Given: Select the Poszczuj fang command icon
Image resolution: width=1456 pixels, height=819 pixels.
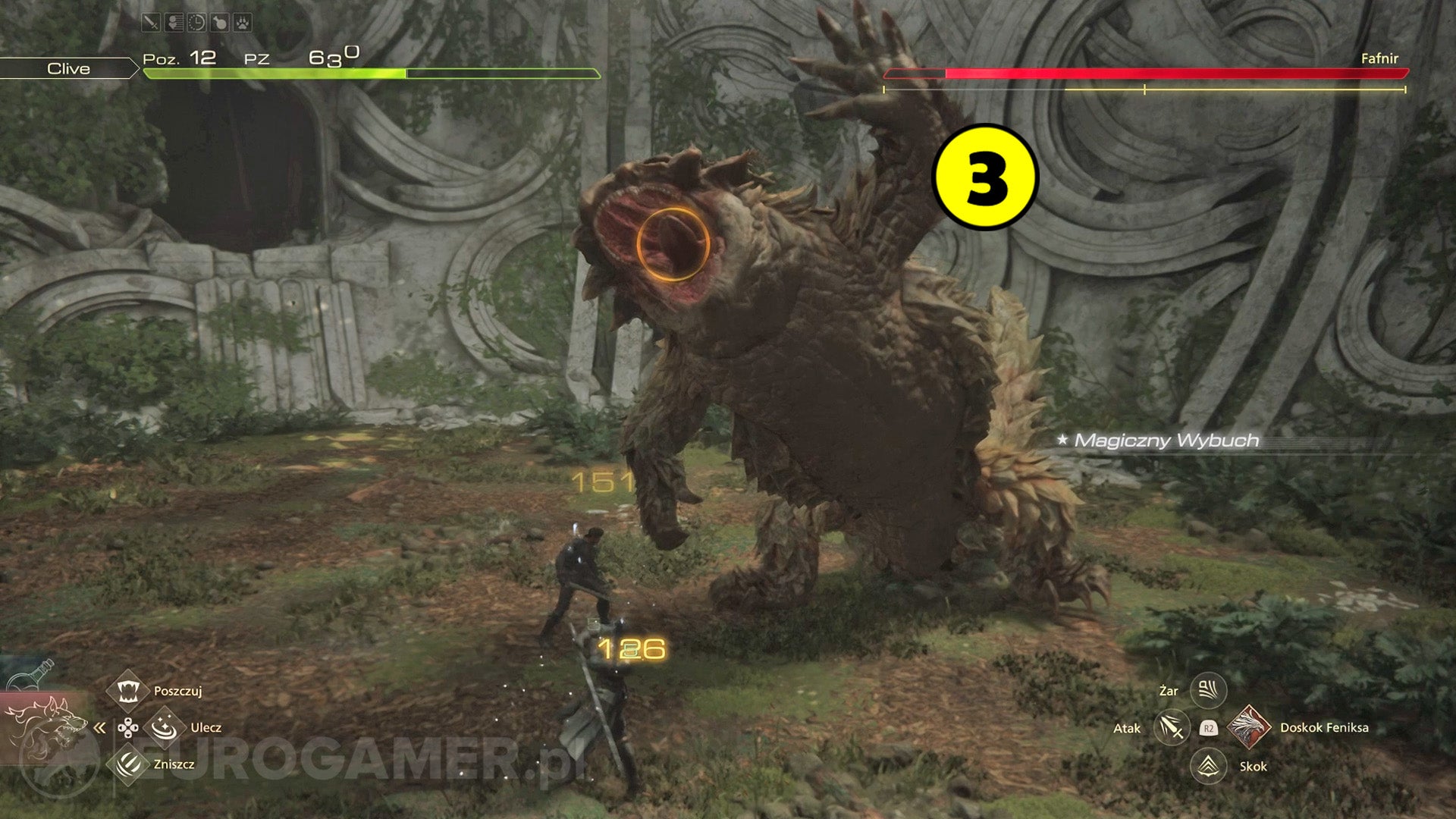Looking at the screenshot, I should pyautogui.click(x=127, y=690).
